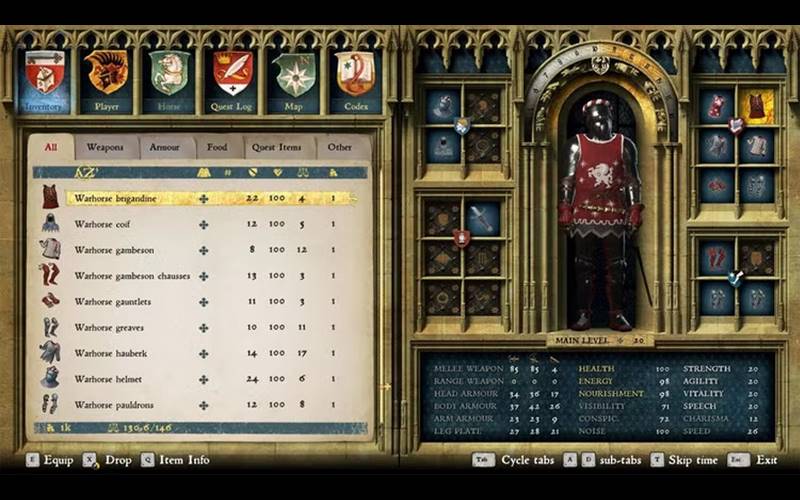Switch to the Armour tab
Viewport: 800px width, 500px height.
pyautogui.click(x=165, y=148)
